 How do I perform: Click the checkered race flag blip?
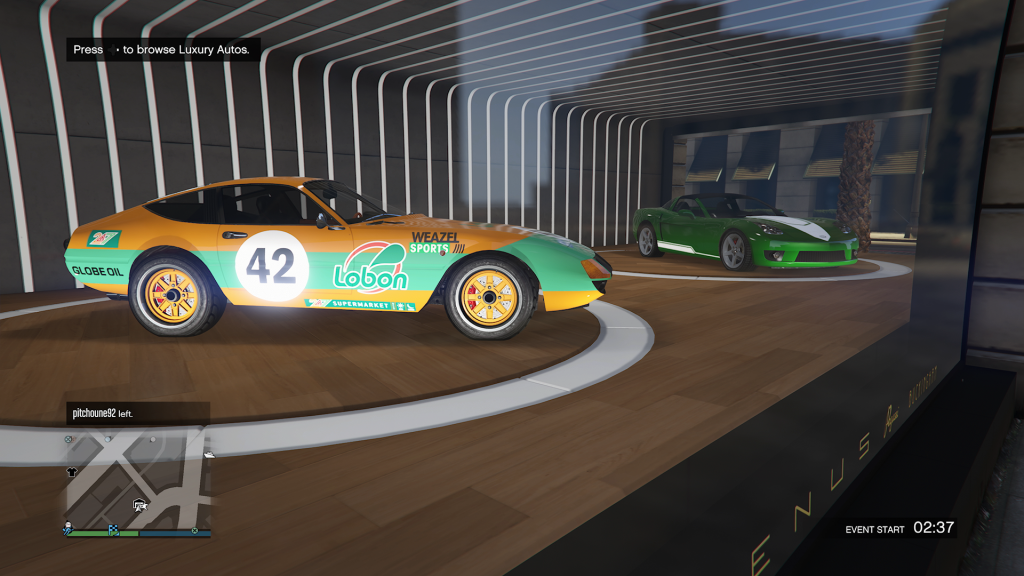(112, 529)
